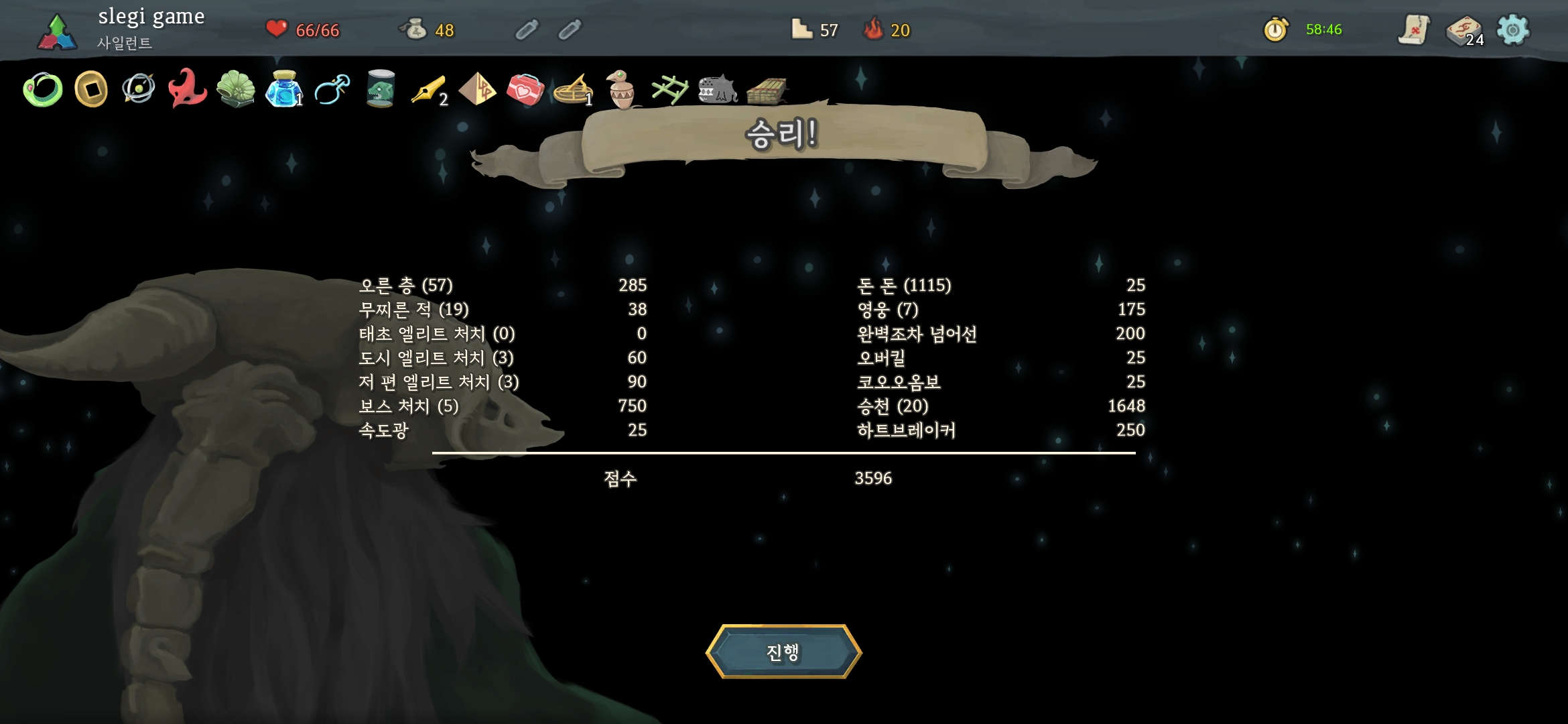The width and height of the screenshot is (1568, 724).
Task: Inspect the blue Ink Bottle relic
Action: coord(283,89)
